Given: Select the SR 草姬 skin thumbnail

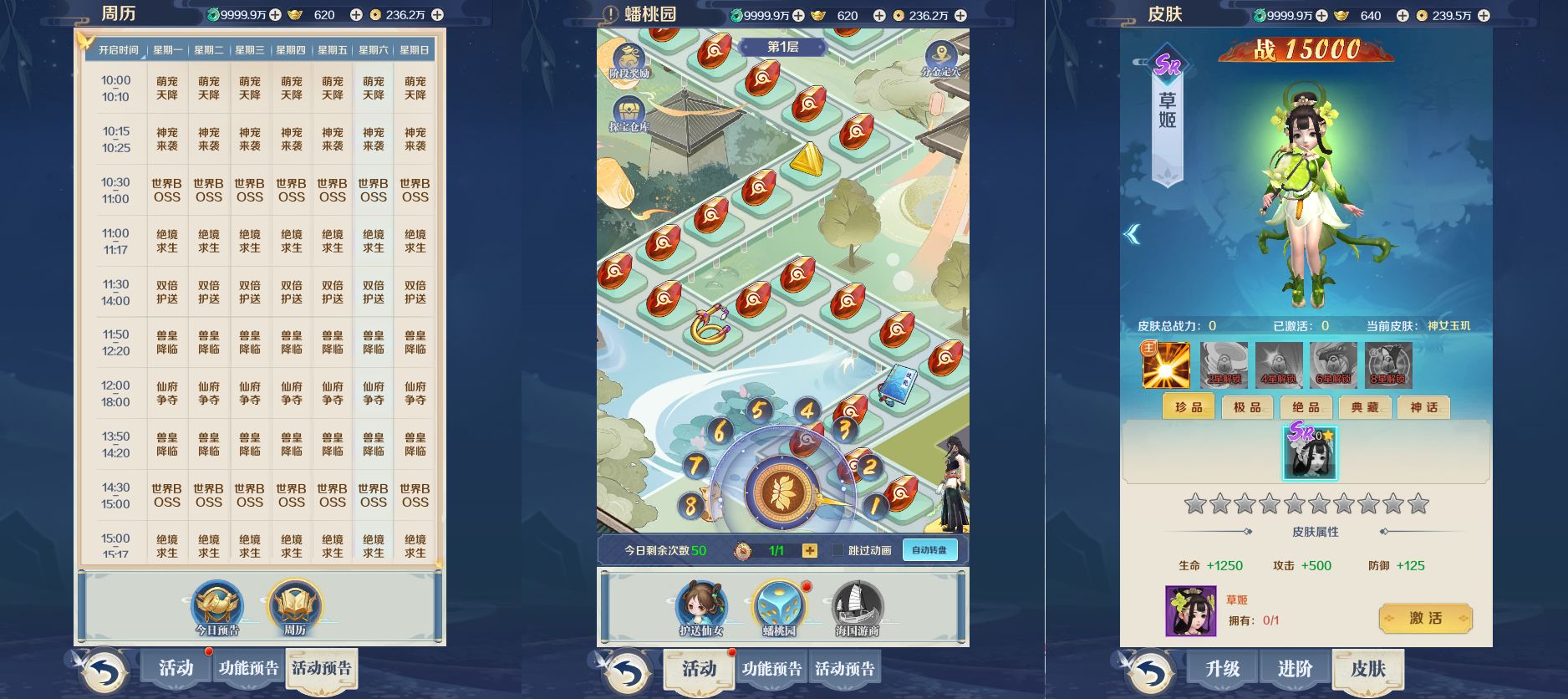Looking at the screenshot, I should tap(1310, 452).
